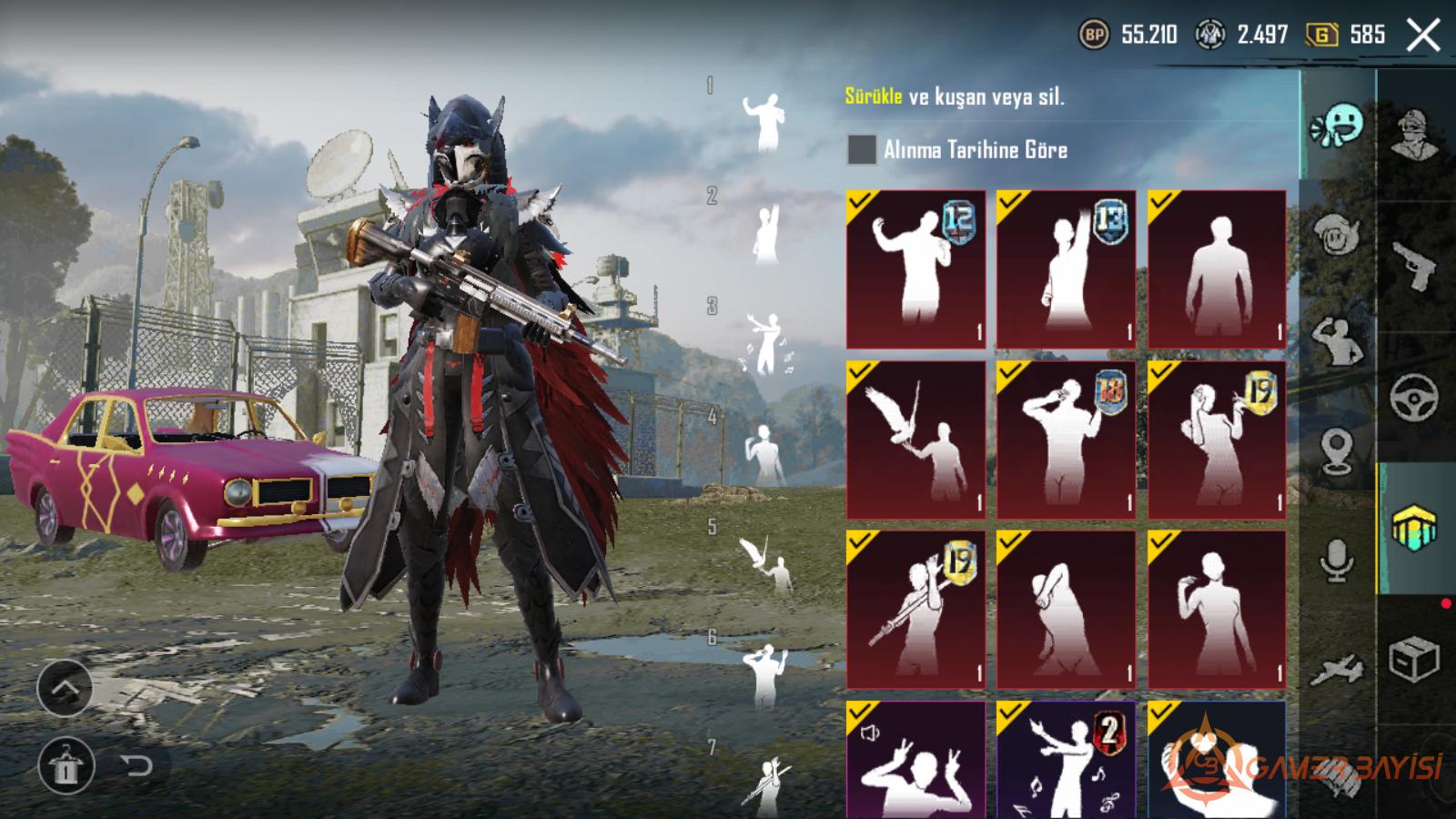Choose the rifle-on-shoulder emote tile
This screenshot has height=819, width=1456.
pyautogui.click(x=915, y=609)
